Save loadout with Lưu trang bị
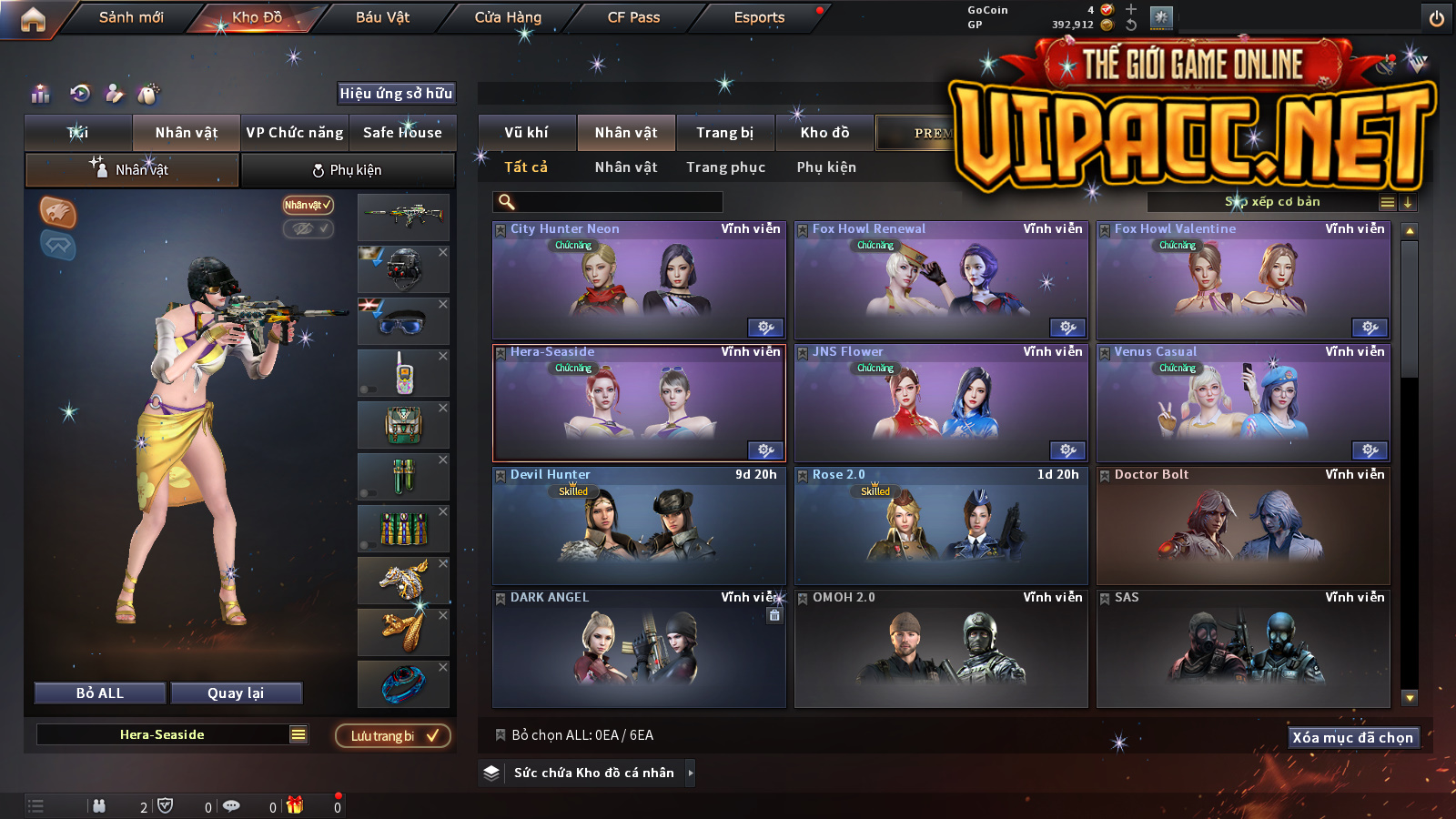Screen dimensions: 1456x819 point(393,735)
